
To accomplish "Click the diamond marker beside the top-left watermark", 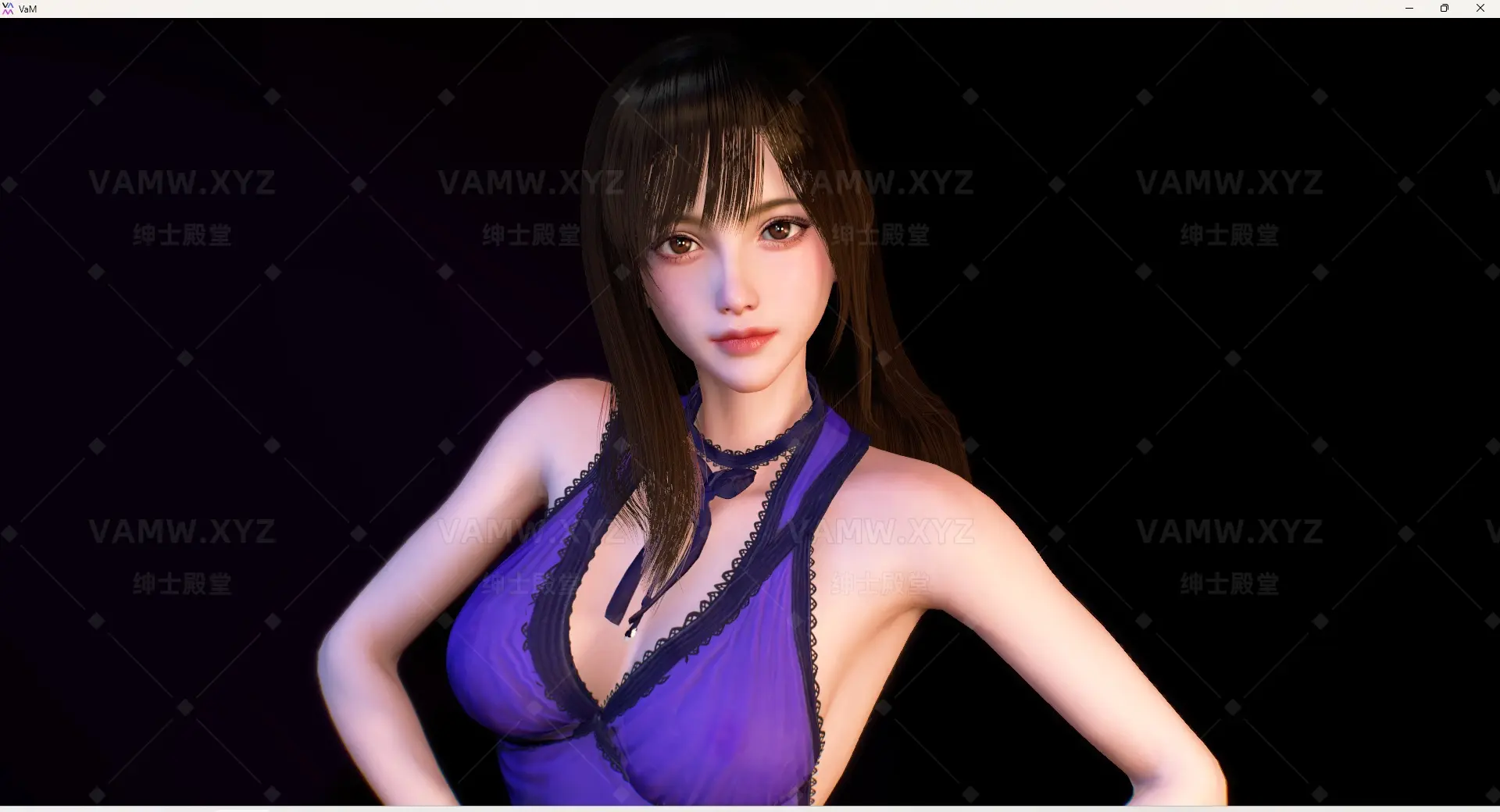I will click(95, 97).
